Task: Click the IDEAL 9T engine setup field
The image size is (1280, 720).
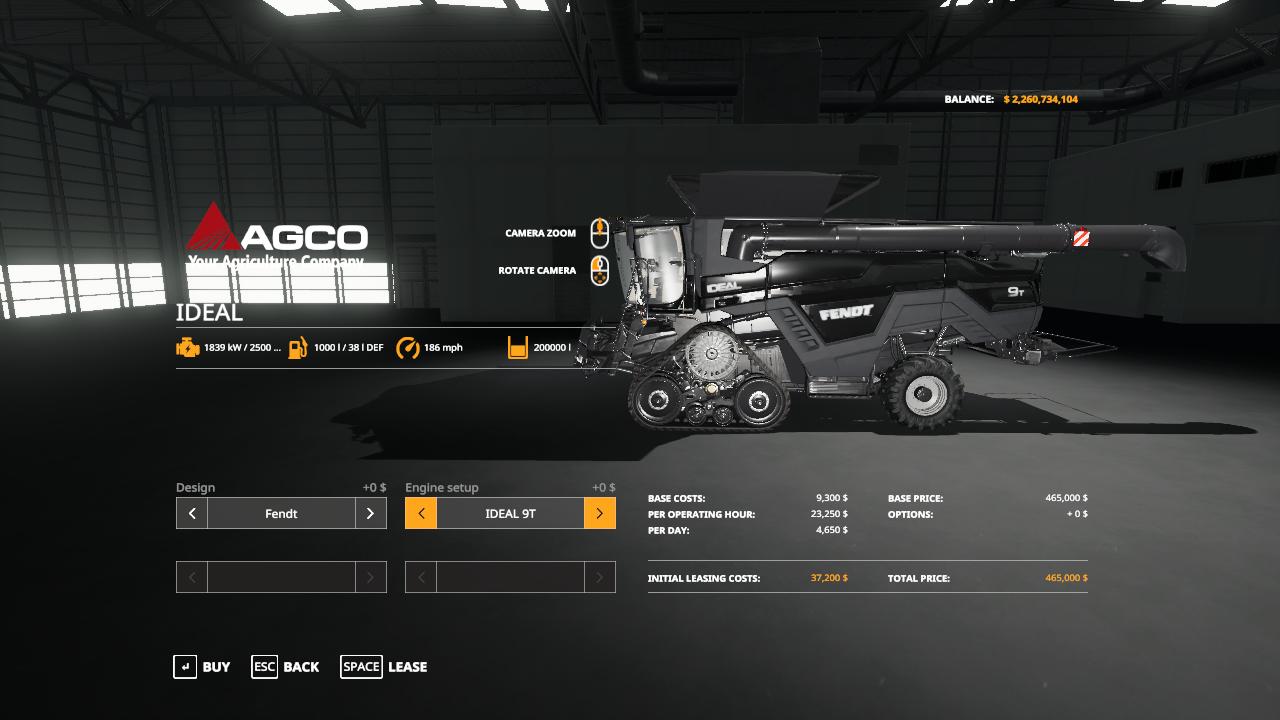Action: [x=510, y=513]
